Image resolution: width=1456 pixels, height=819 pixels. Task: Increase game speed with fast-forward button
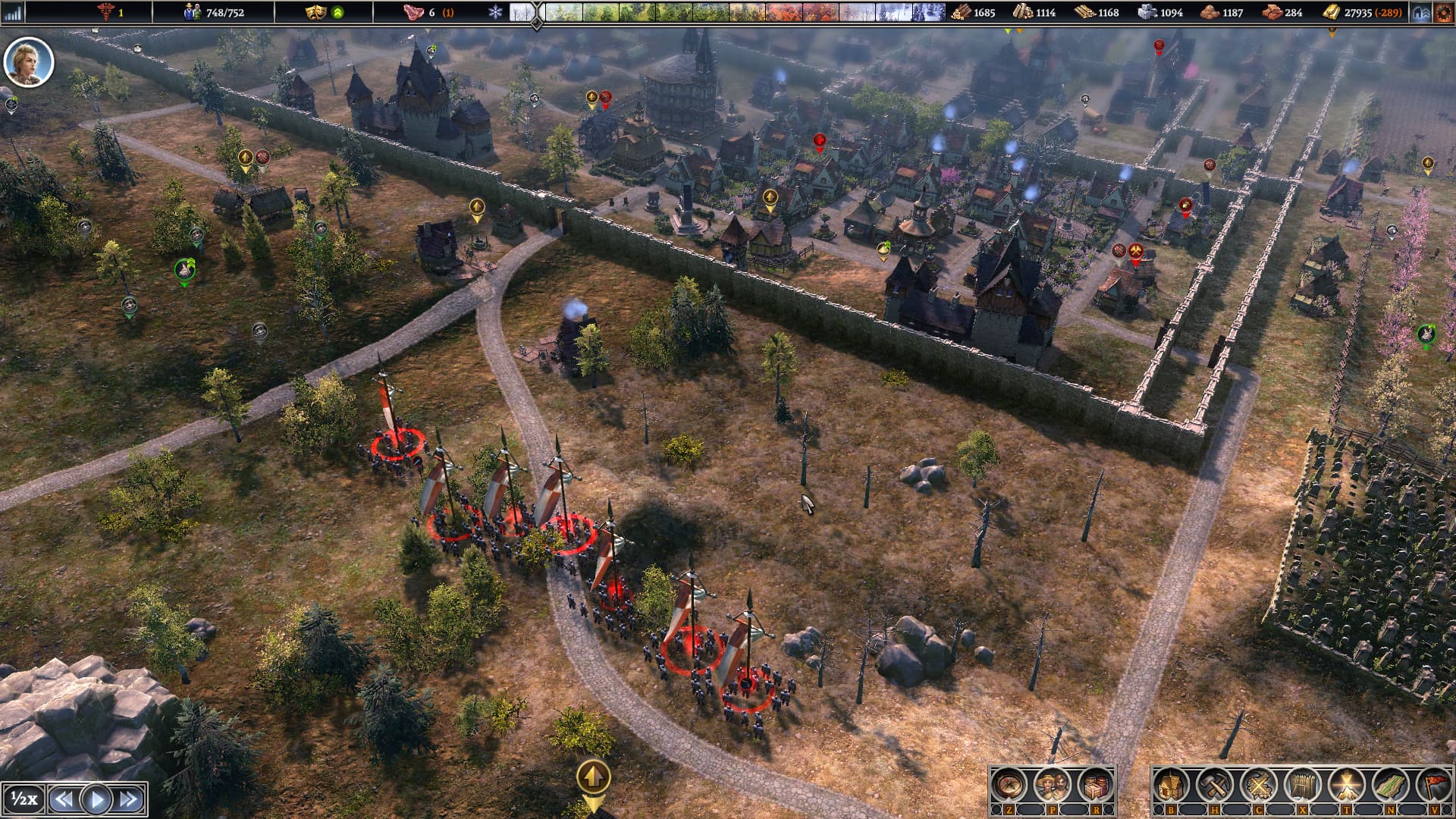[129, 799]
